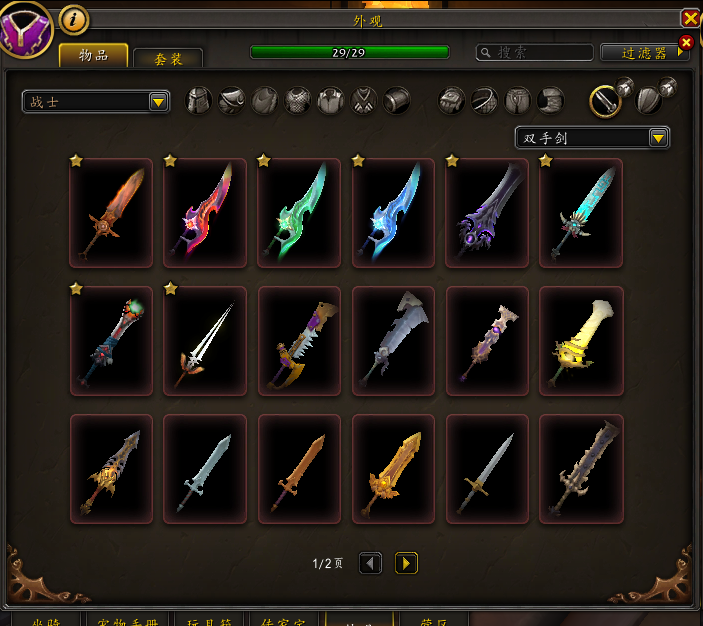Pick the flaming orange greatsword appearance
Image resolution: width=703 pixels, height=626 pixels.
click(111, 213)
